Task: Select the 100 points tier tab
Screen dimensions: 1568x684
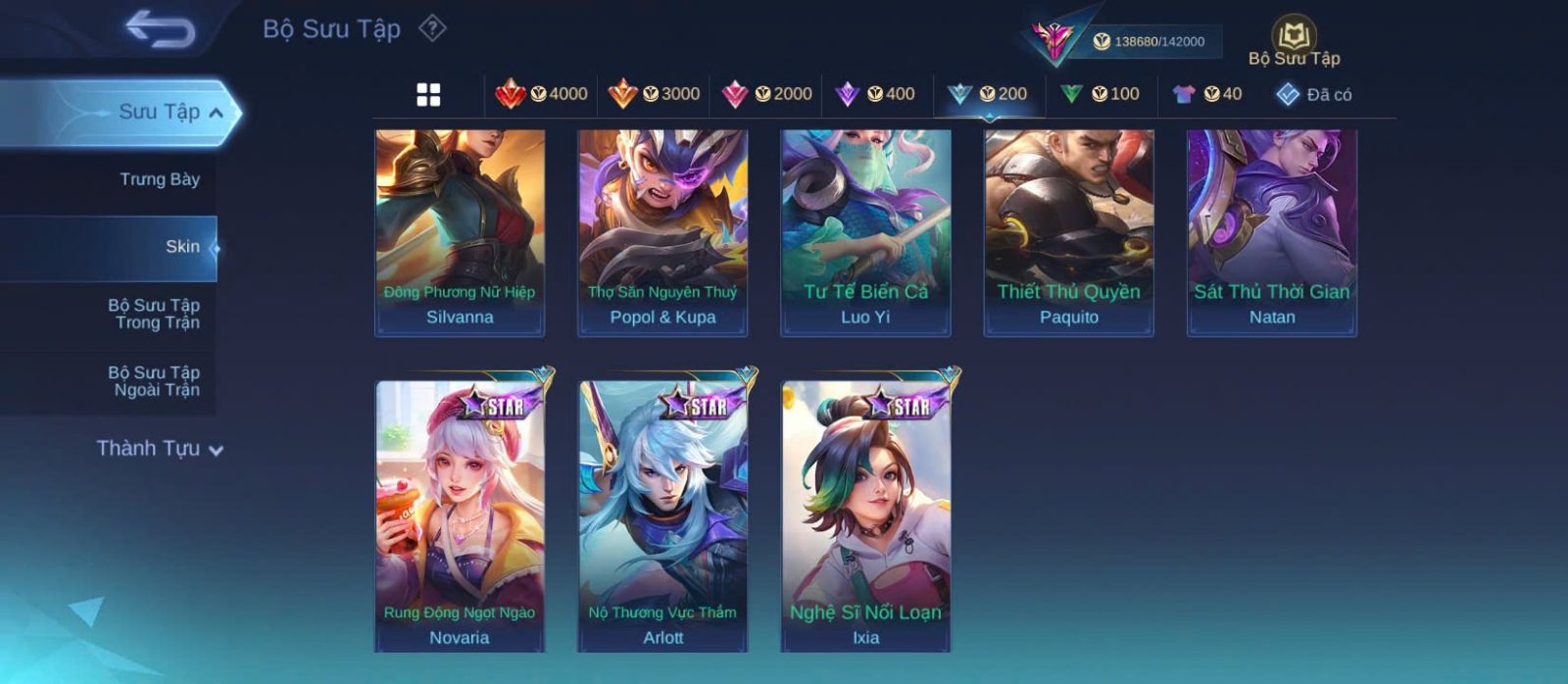Action: 1100,94
